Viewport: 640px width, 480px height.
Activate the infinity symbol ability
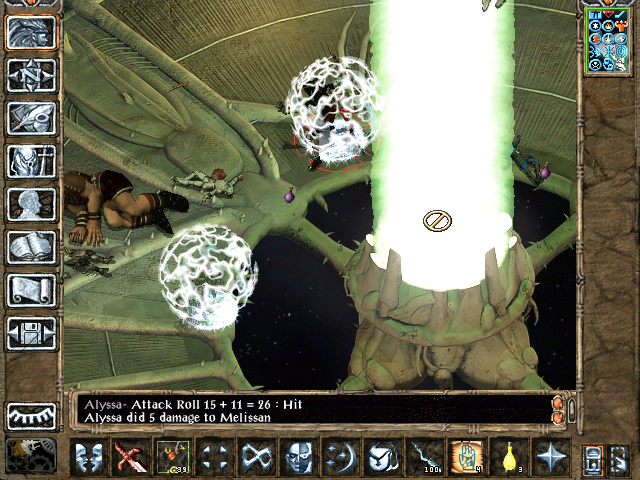tap(255, 456)
